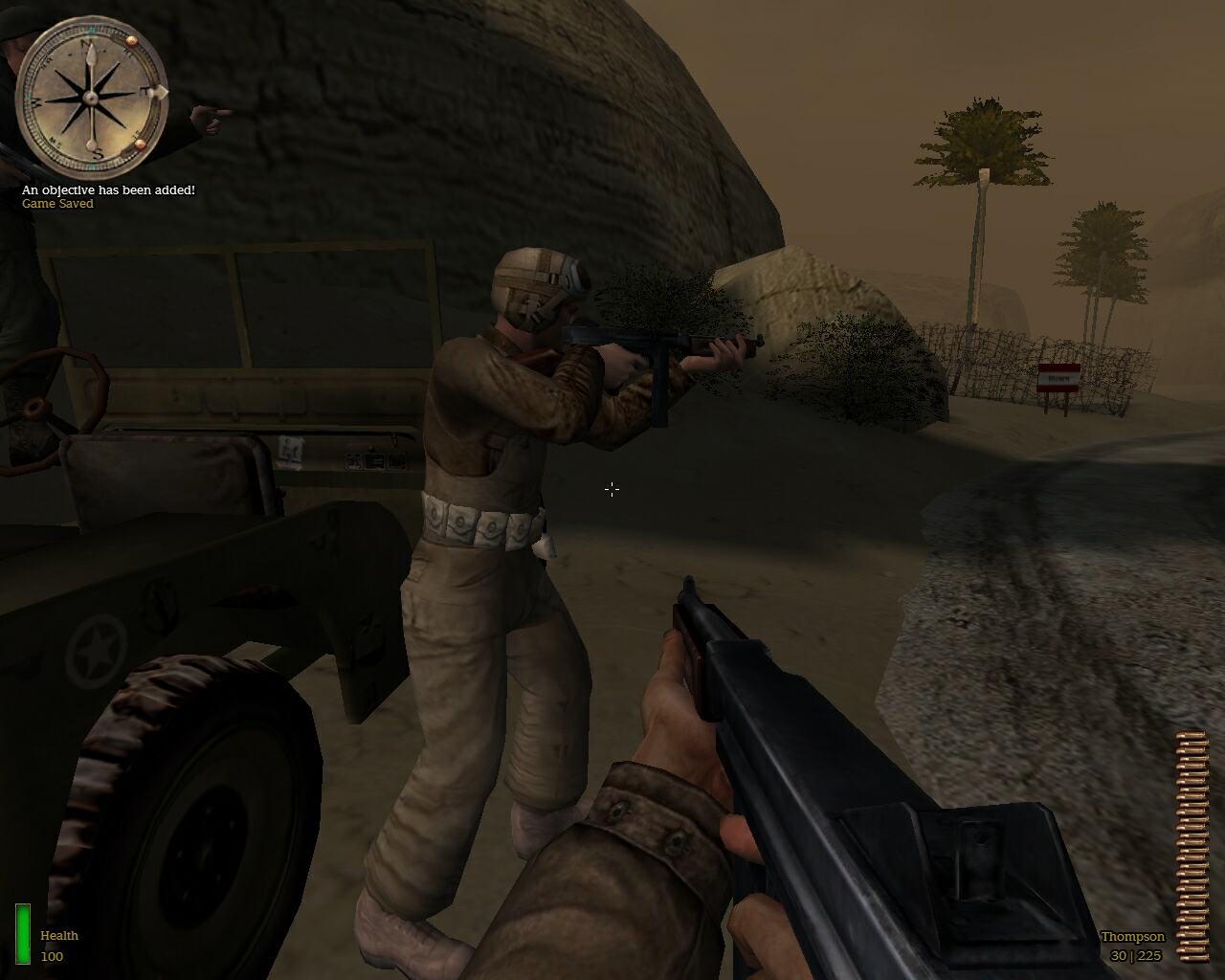This screenshot has width=1225, height=980.
Task: Click the ammo count reading 30 | 225
Action: (x=1135, y=954)
